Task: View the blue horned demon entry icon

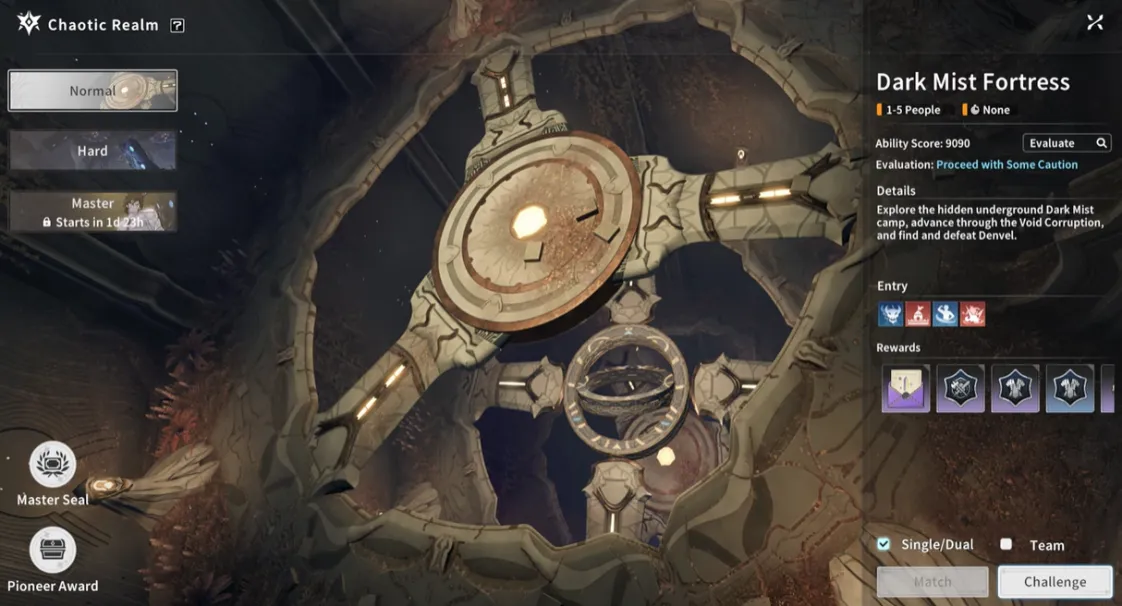Action: pyautogui.click(x=890, y=315)
